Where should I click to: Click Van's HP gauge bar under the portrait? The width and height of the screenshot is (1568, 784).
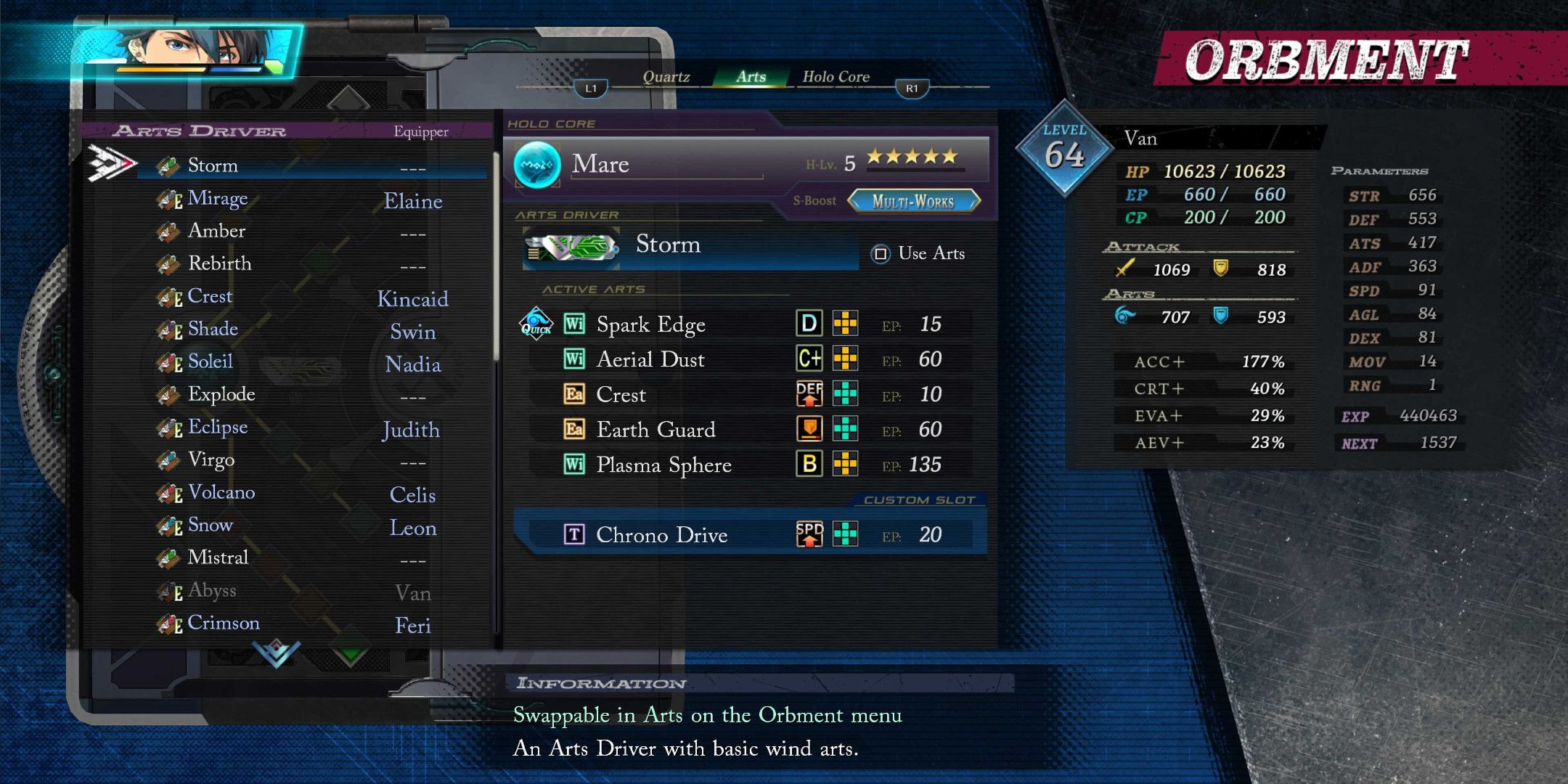pyautogui.click(x=160, y=69)
